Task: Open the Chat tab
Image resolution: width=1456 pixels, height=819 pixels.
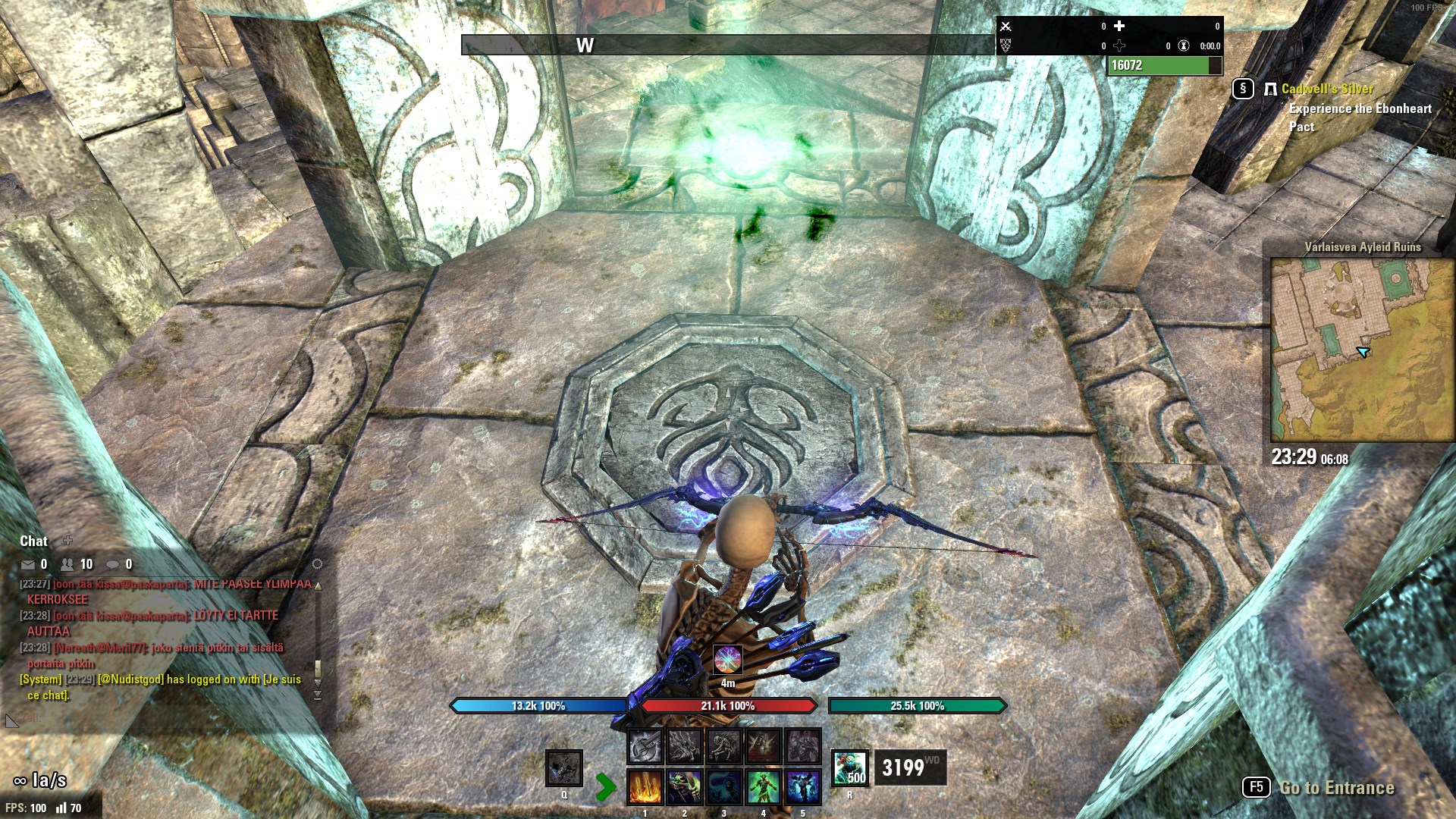Action: click(x=33, y=541)
